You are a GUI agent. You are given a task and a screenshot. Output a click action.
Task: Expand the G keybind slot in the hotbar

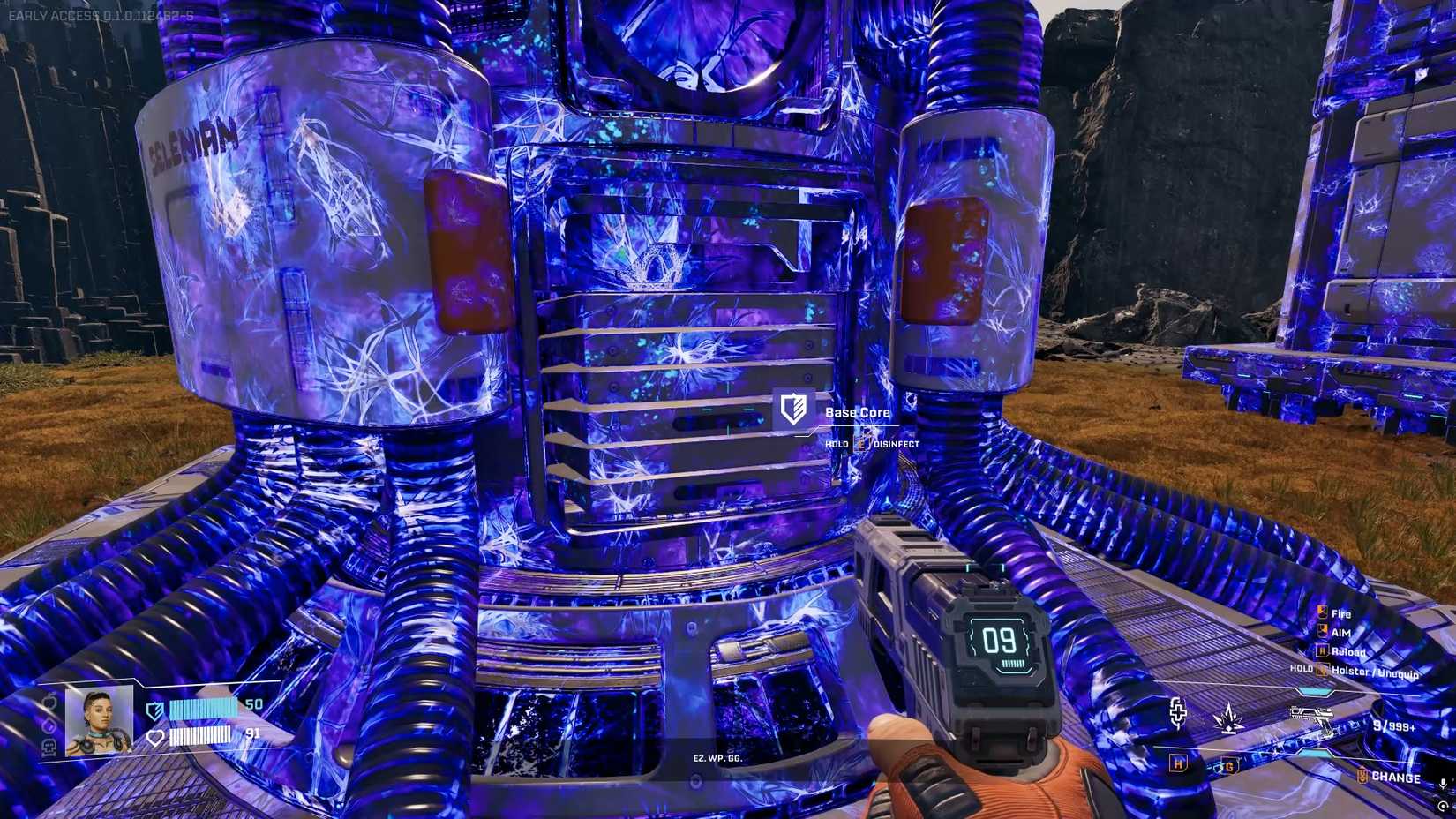point(1230,767)
